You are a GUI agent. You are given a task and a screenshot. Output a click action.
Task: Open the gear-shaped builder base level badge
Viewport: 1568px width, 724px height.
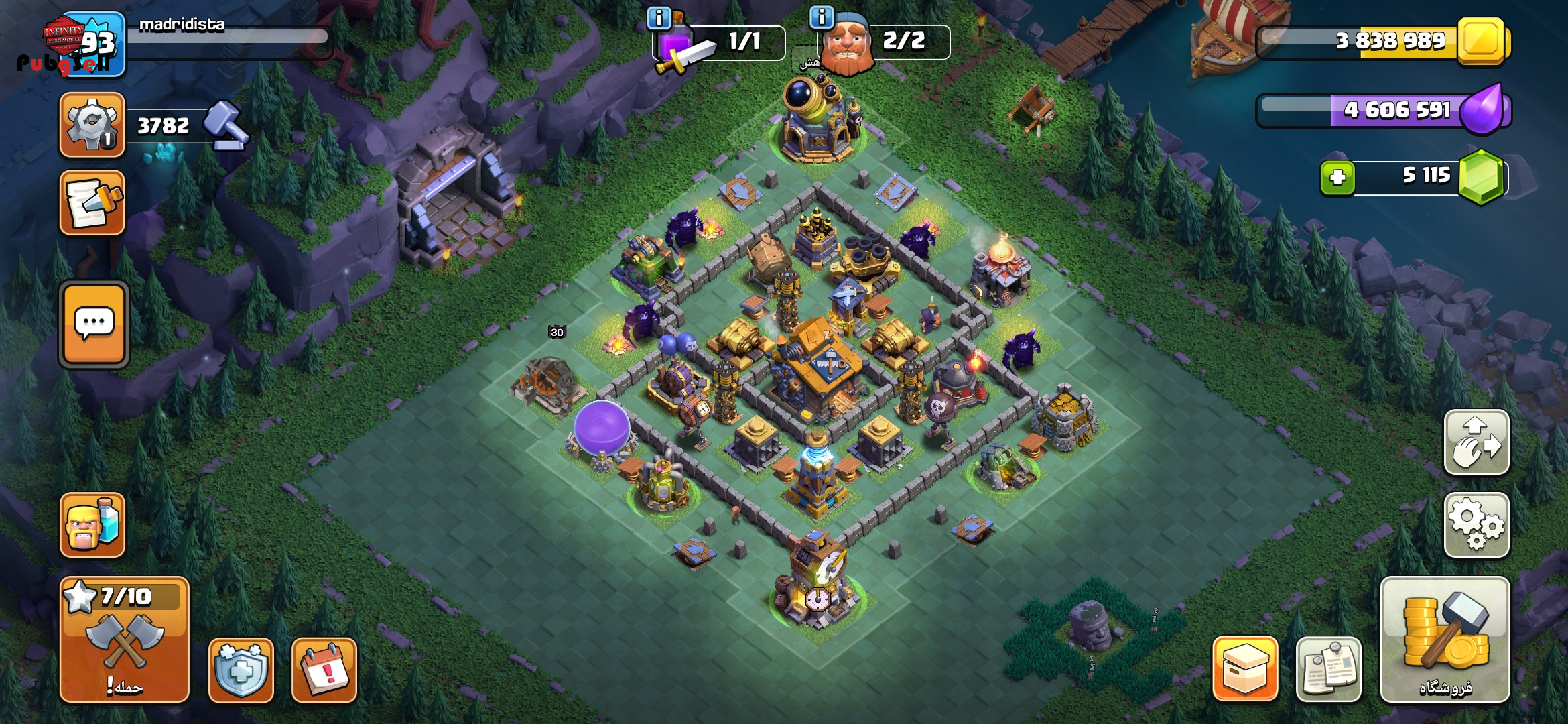tap(92, 125)
